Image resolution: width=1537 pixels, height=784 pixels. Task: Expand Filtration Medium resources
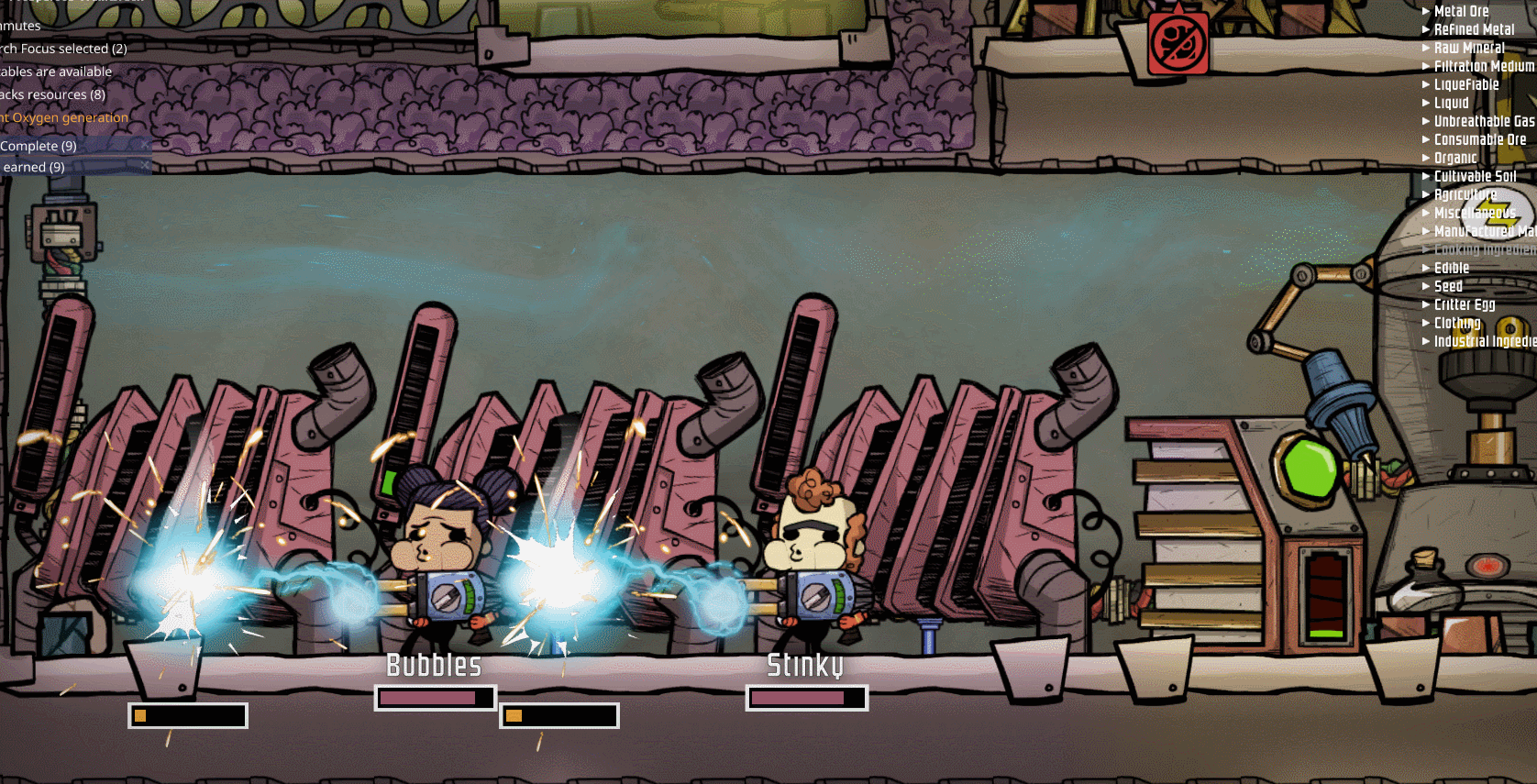pos(1482,66)
